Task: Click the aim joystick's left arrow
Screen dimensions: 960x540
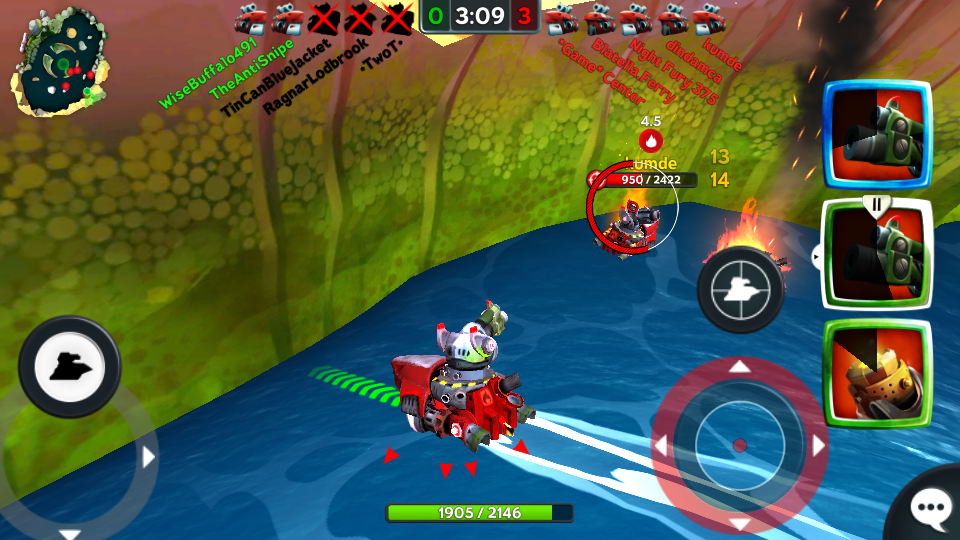Action: (661, 445)
